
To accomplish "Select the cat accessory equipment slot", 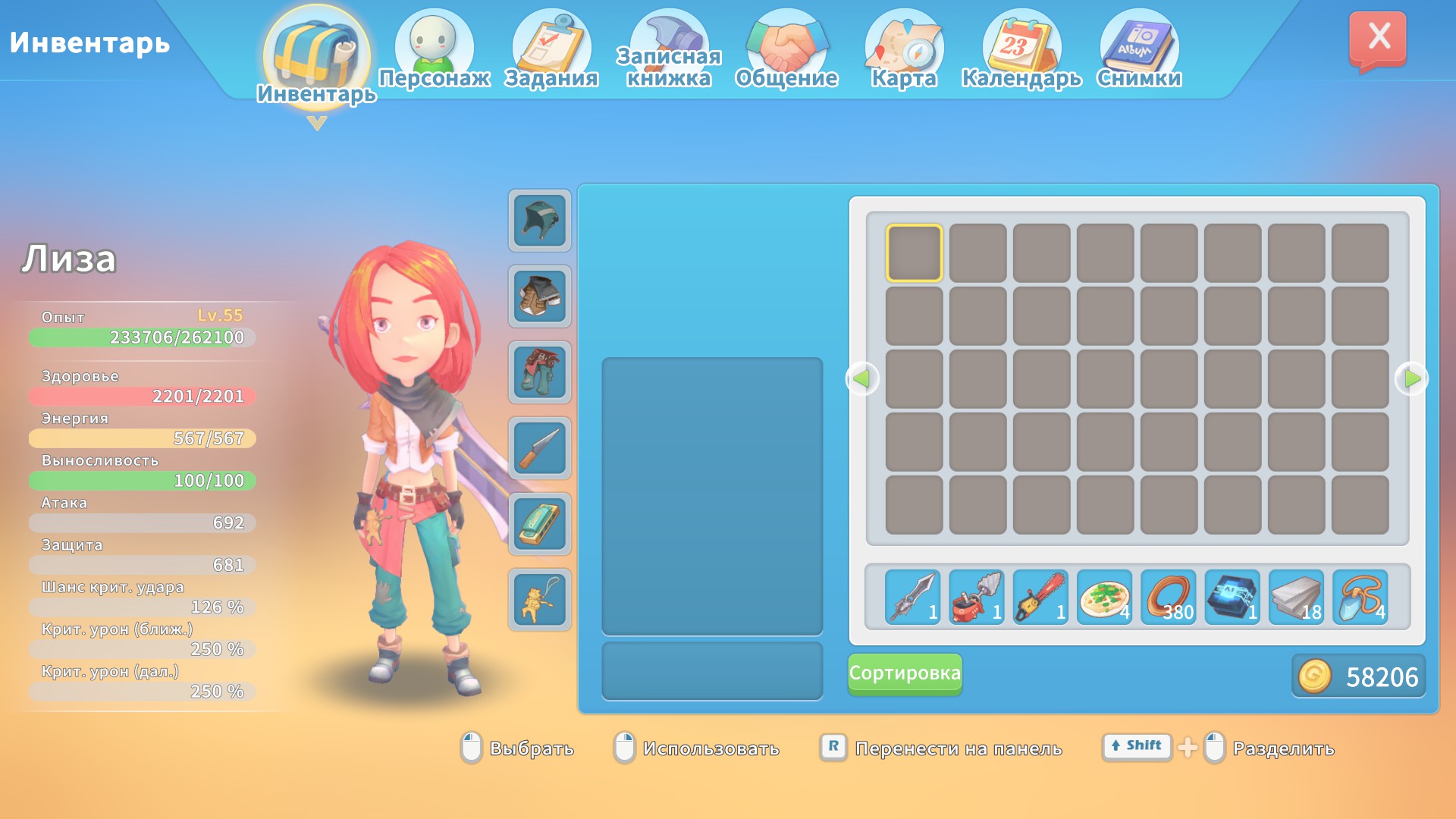I will (x=538, y=601).
